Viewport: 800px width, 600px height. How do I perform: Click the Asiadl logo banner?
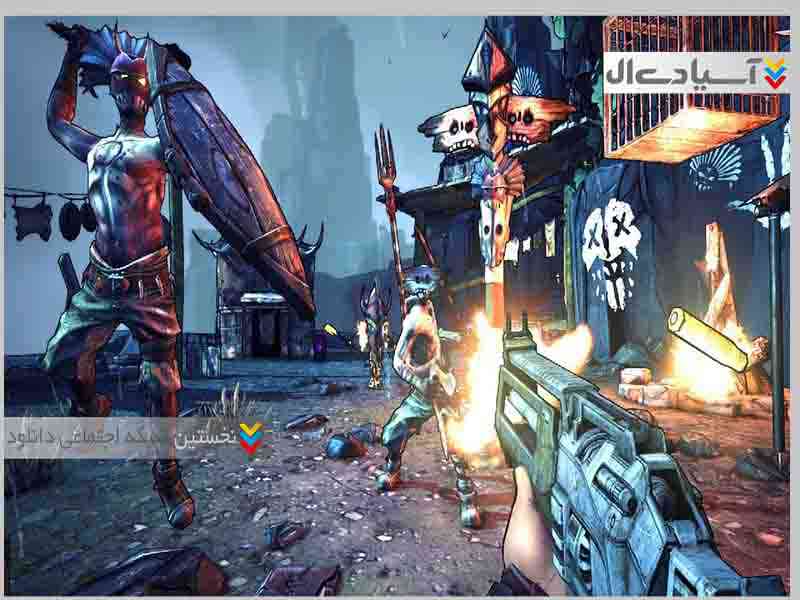pyautogui.click(x=695, y=73)
